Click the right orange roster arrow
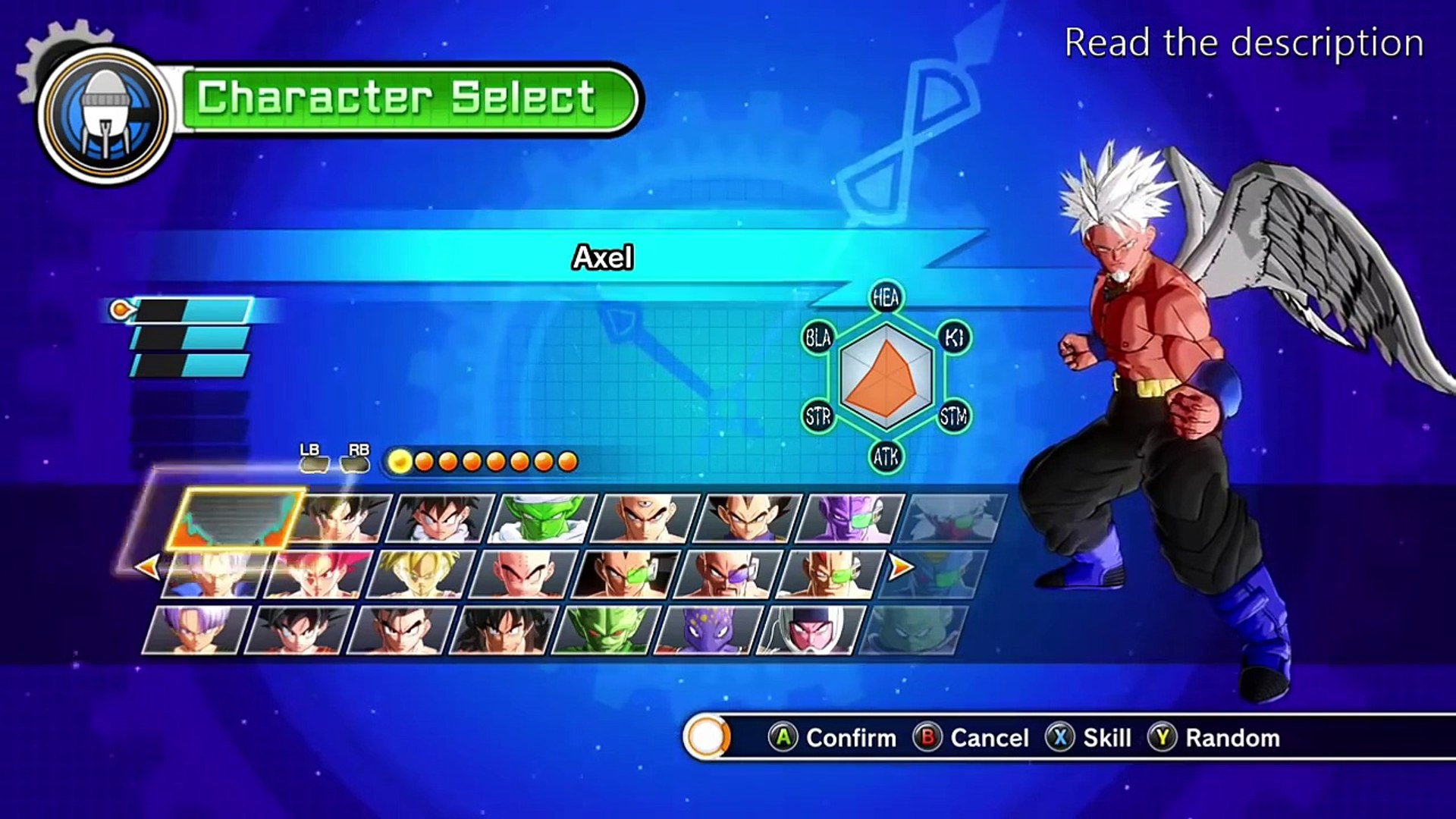This screenshot has width=1456, height=819. pyautogui.click(x=900, y=566)
